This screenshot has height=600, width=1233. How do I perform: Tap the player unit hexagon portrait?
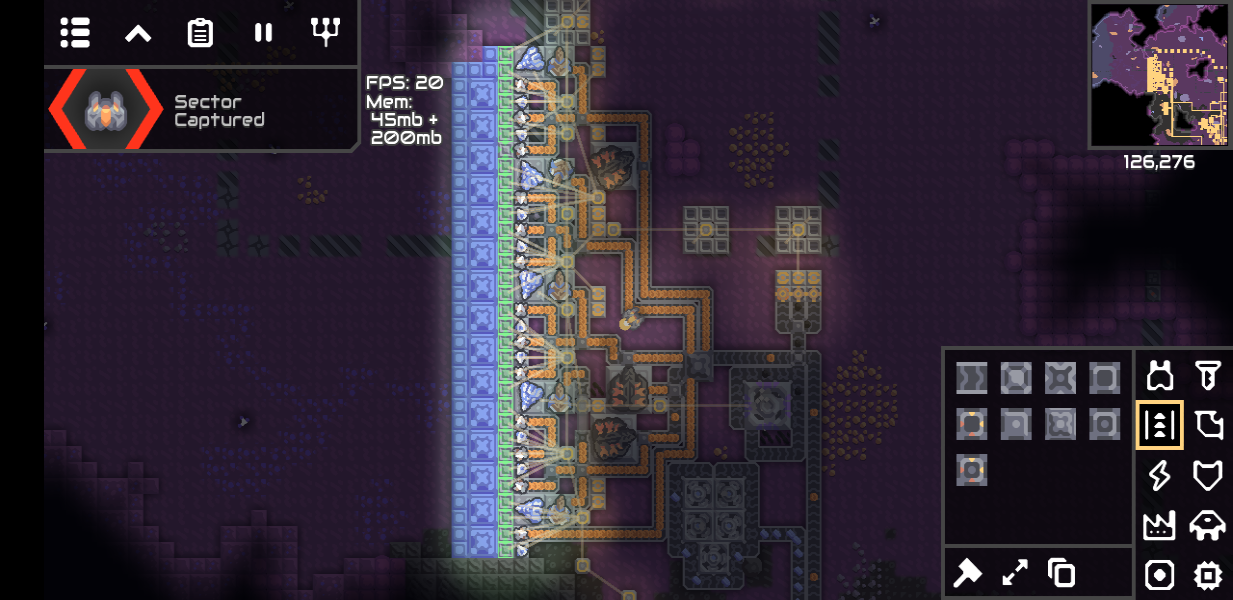(x=105, y=110)
